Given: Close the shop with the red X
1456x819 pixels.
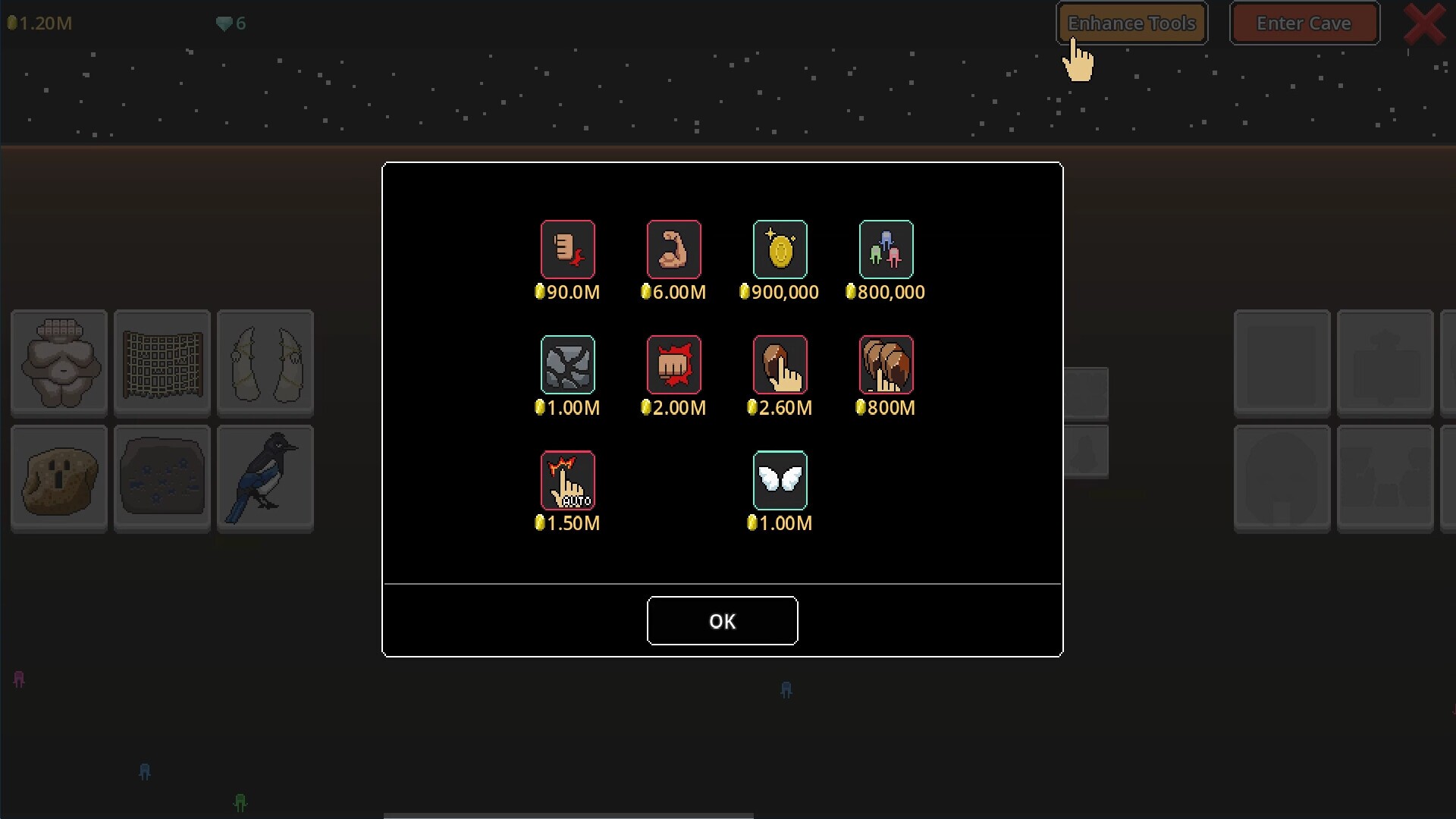Looking at the screenshot, I should [x=1424, y=23].
